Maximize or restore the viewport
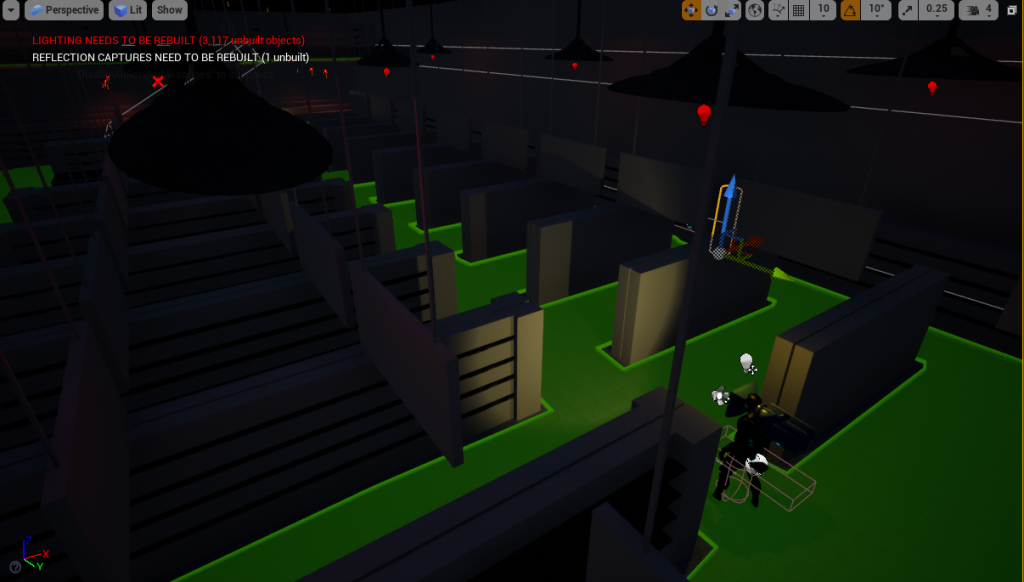1024x582 pixels. [x=1011, y=10]
